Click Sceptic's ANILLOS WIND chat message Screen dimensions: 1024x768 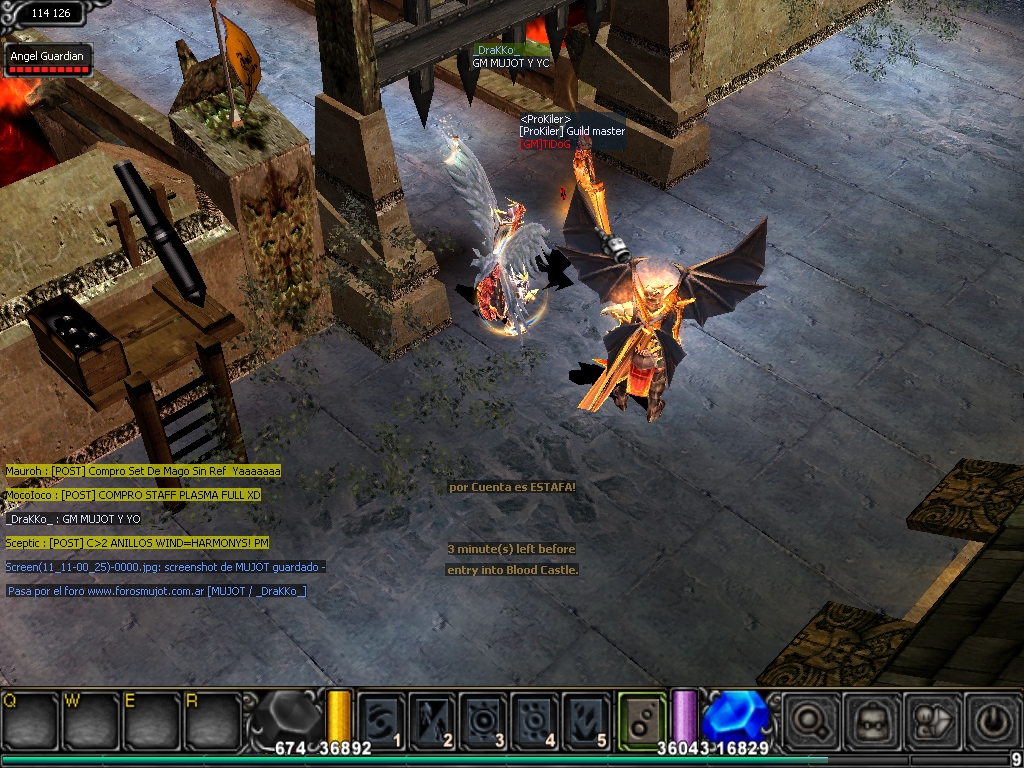coord(137,543)
